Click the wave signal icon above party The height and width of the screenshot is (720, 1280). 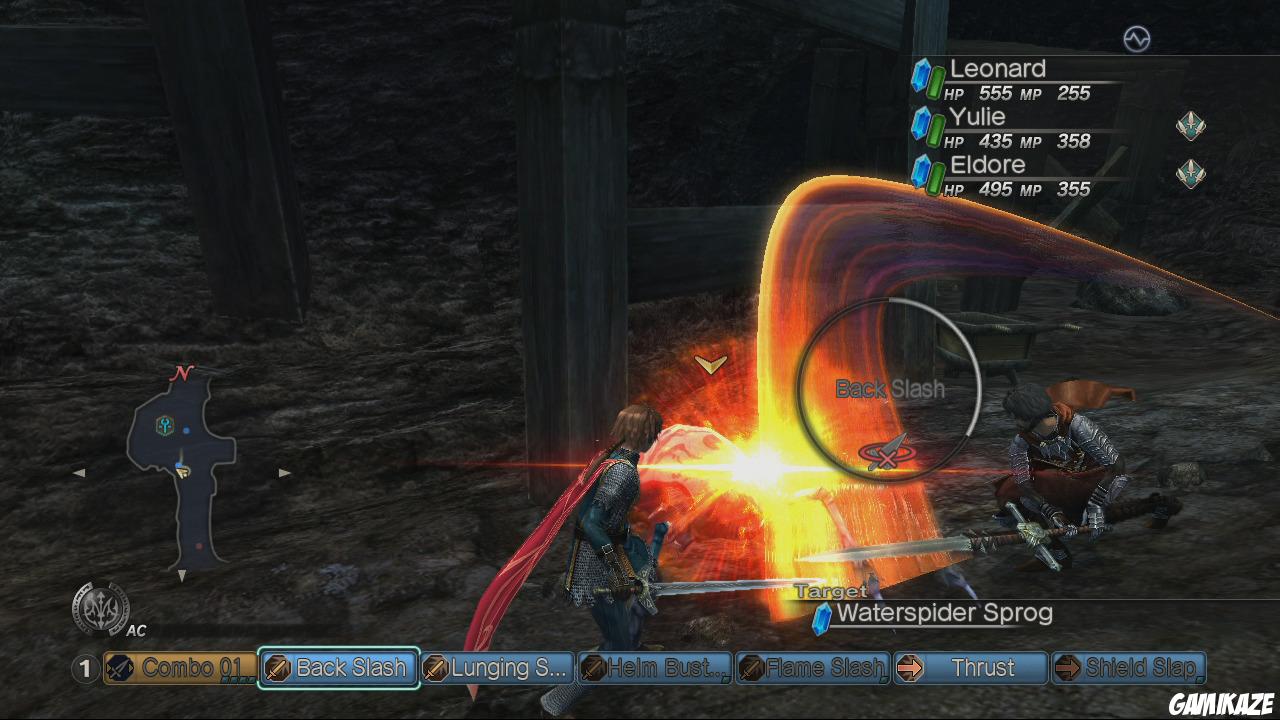tap(1137, 39)
